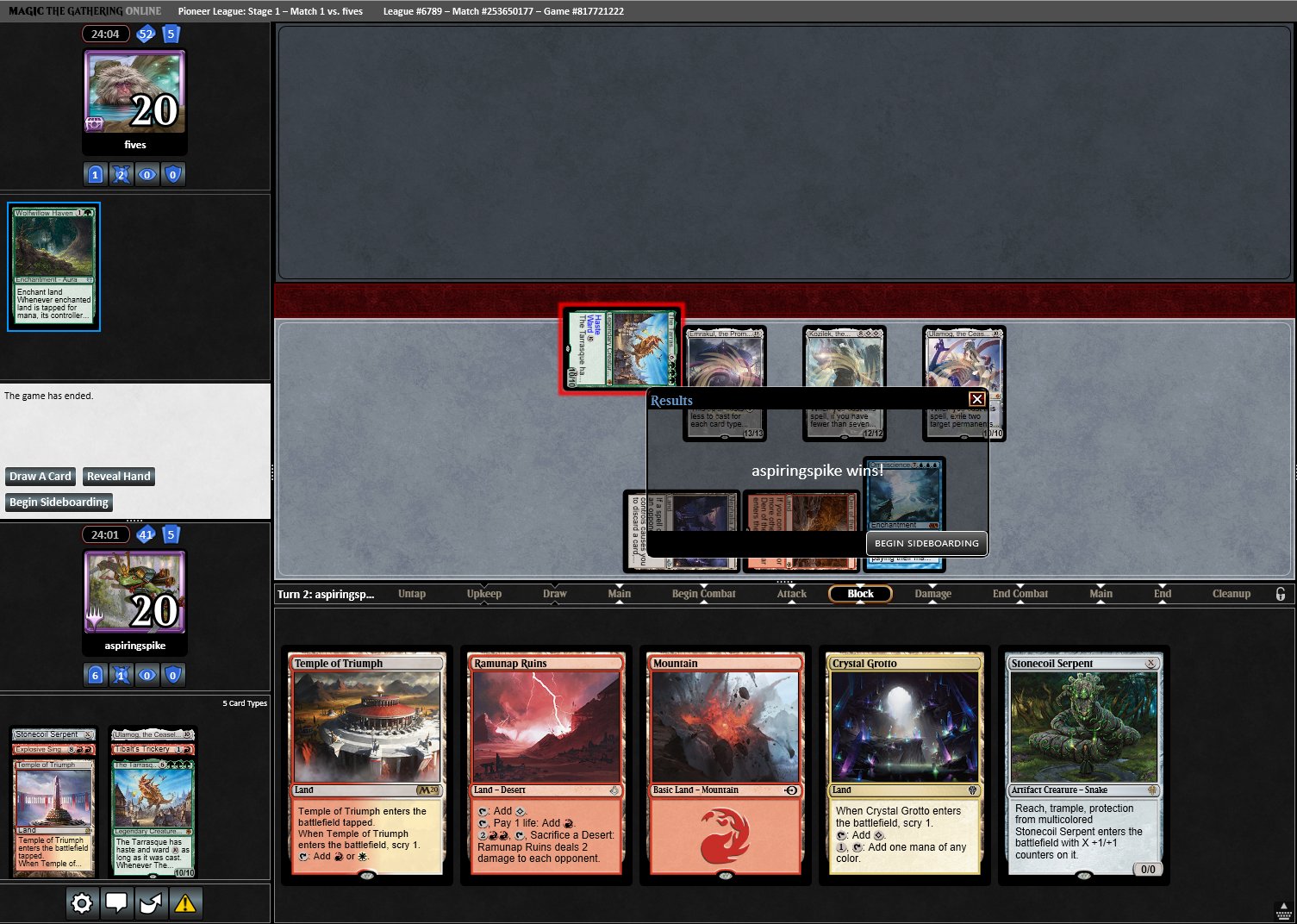Click fives' shield counter icon
The image size is (1297, 924).
tap(172, 174)
